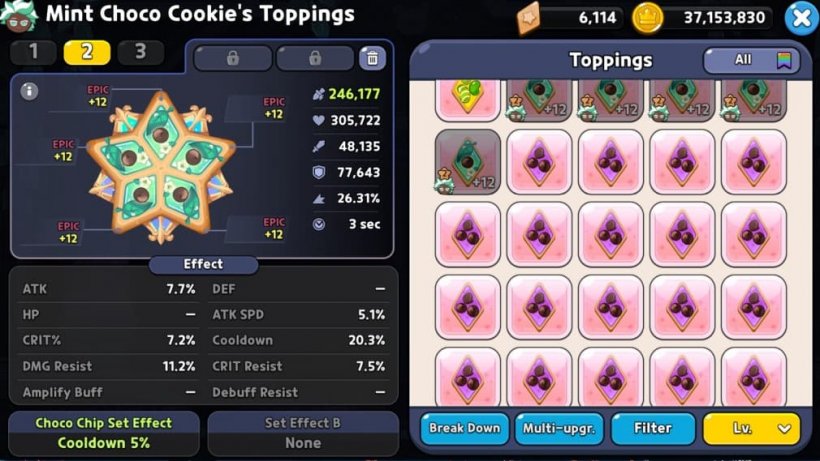
Task: Open the Lv. sort dropdown
Action: click(751, 428)
